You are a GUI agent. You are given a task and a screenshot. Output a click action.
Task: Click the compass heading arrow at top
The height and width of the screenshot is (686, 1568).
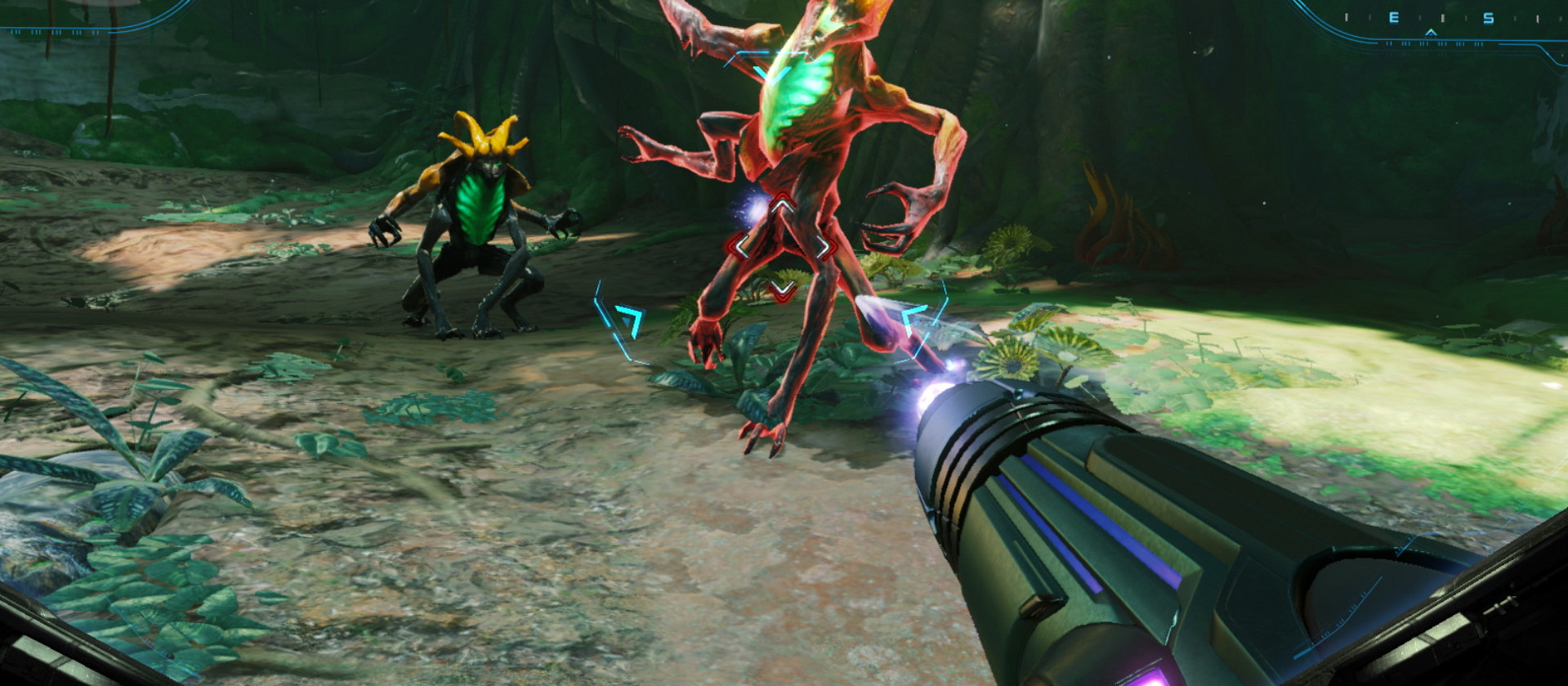[1432, 34]
